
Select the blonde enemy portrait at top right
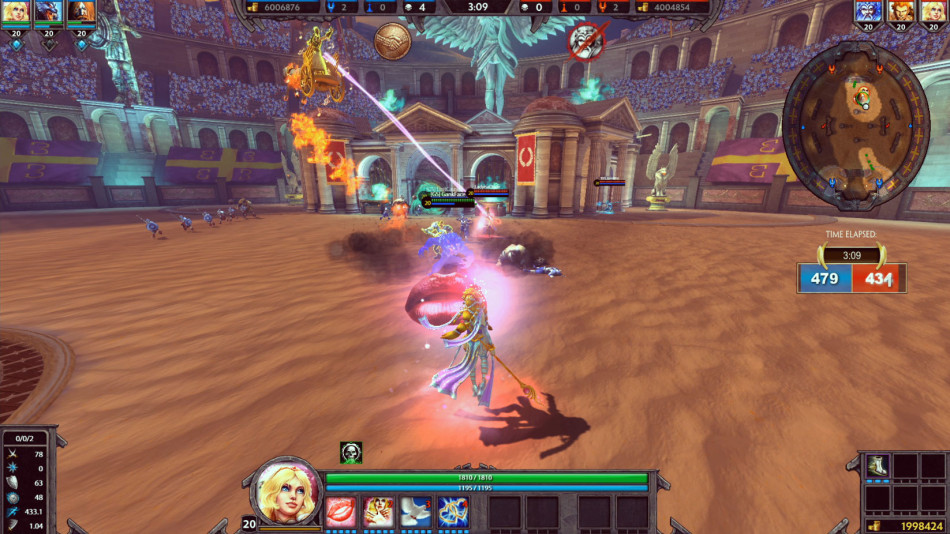[934, 13]
